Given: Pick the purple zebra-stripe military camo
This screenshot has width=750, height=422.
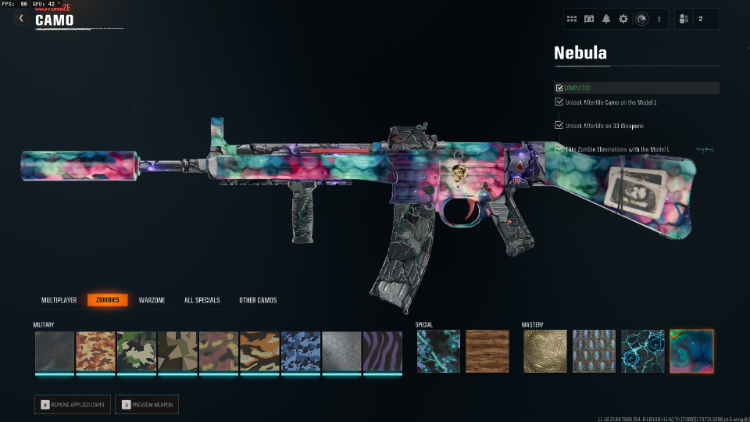Looking at the screenshot, I should 381,351.
